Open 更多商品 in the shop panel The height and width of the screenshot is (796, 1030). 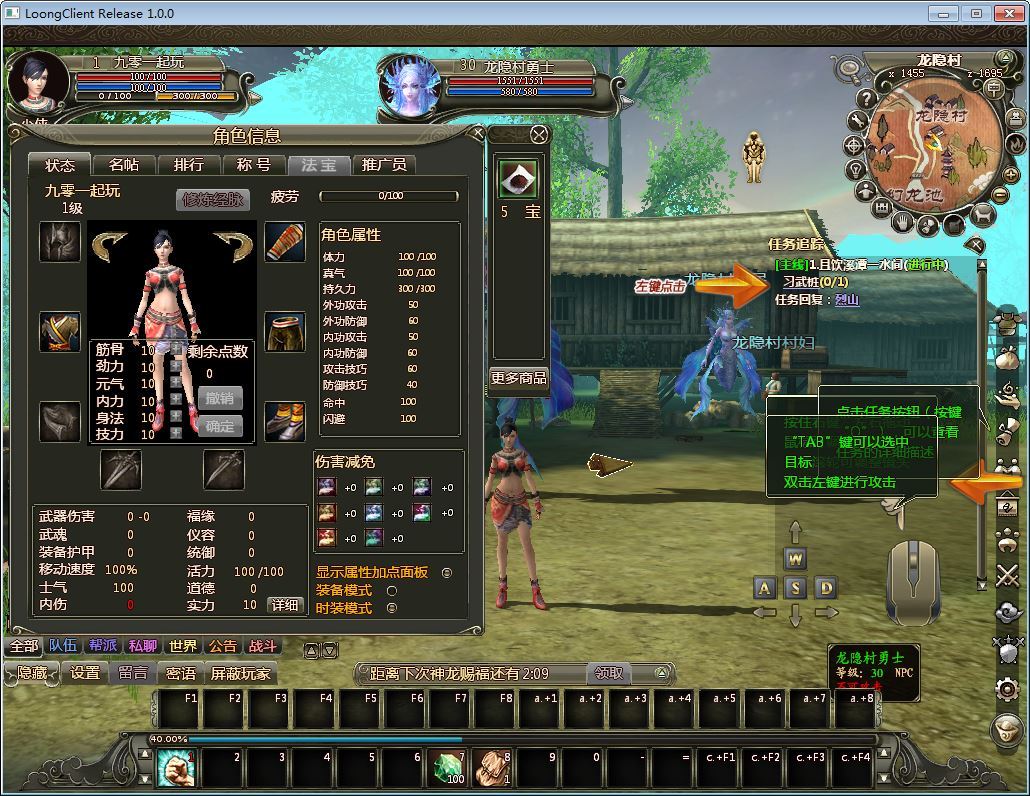[519, 378]
